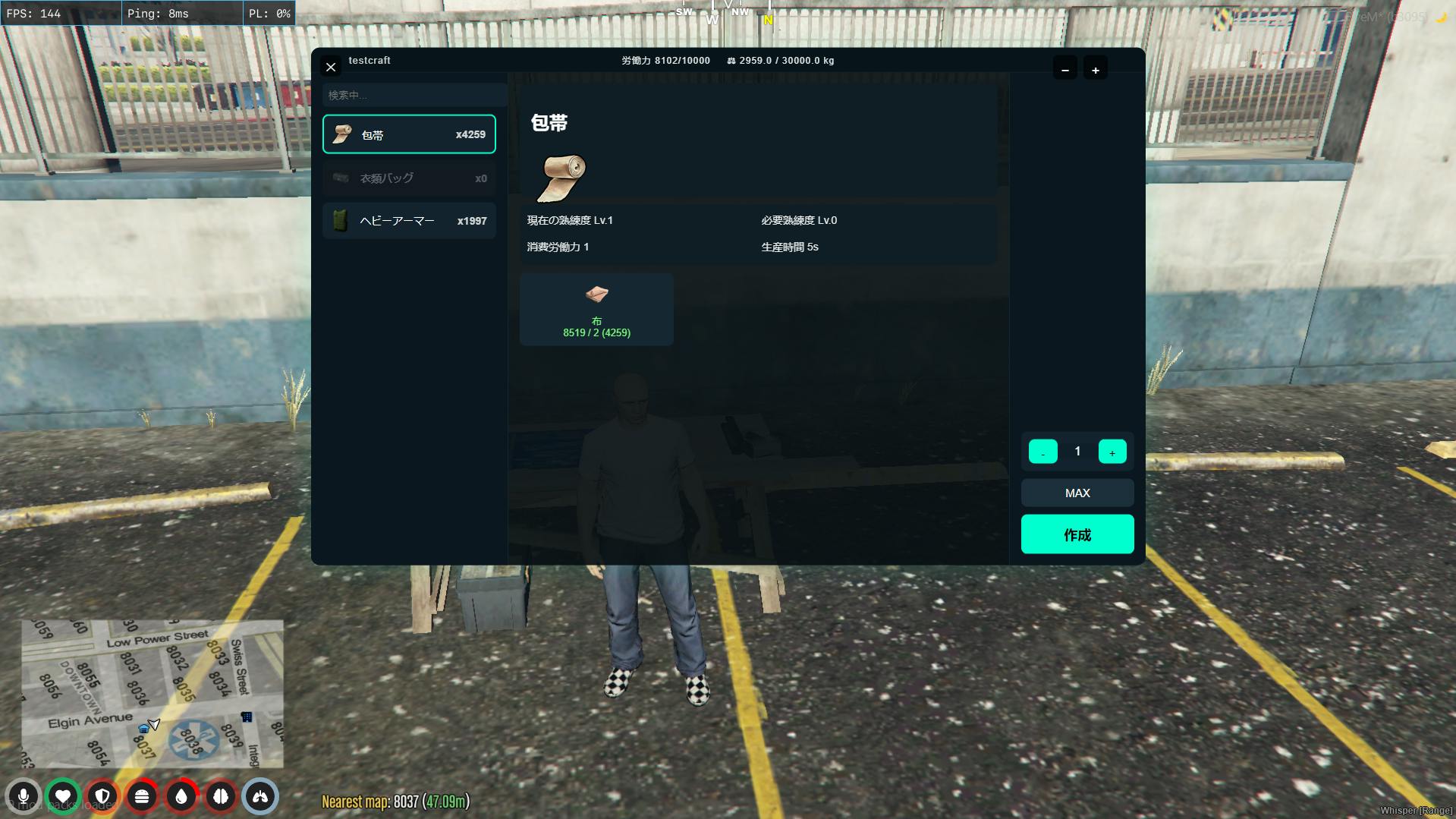
Task: Click the top-right plus window button
Action: tap(1096, 69)
